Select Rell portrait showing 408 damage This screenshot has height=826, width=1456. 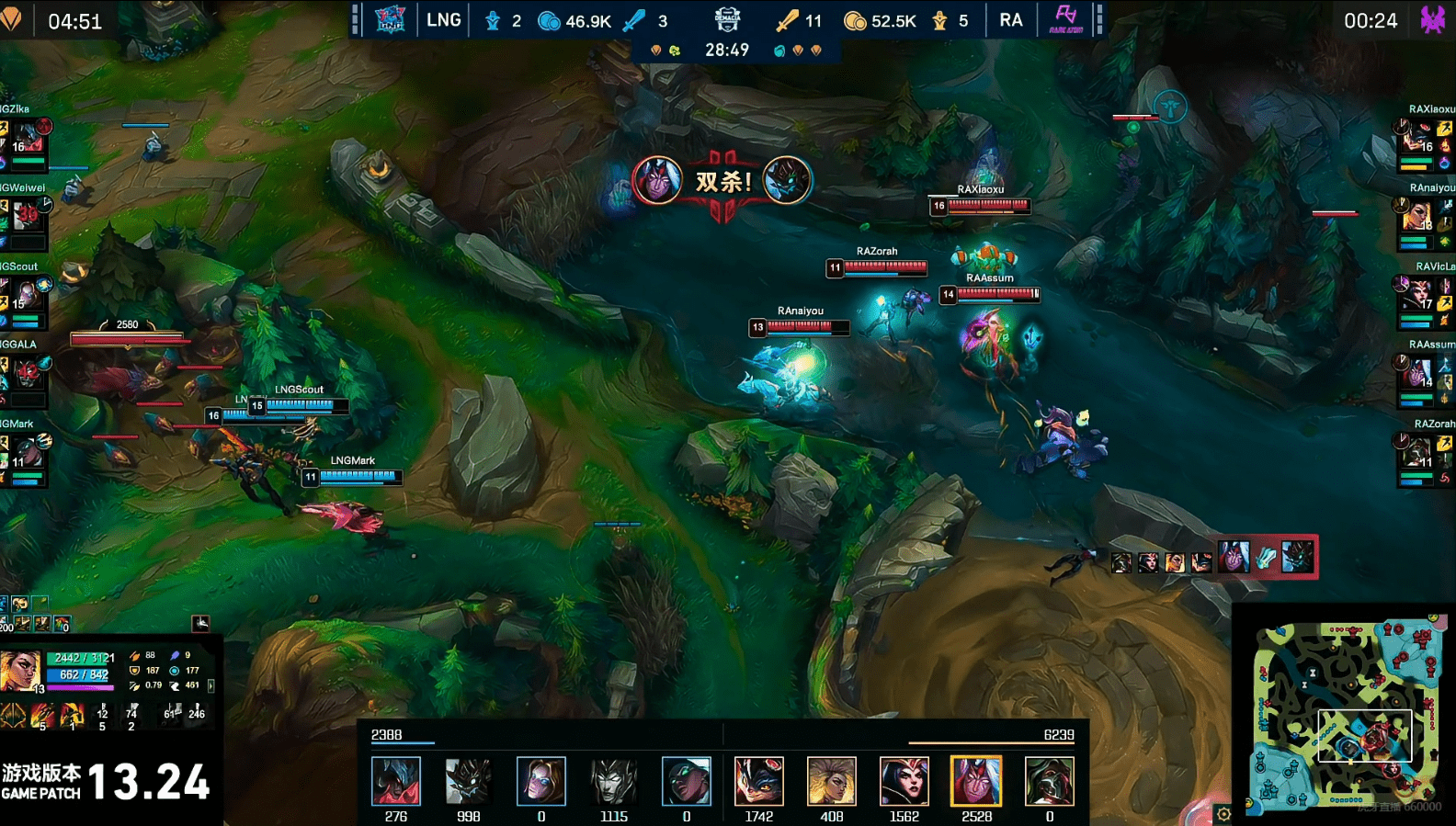click(x=831, y=781)
